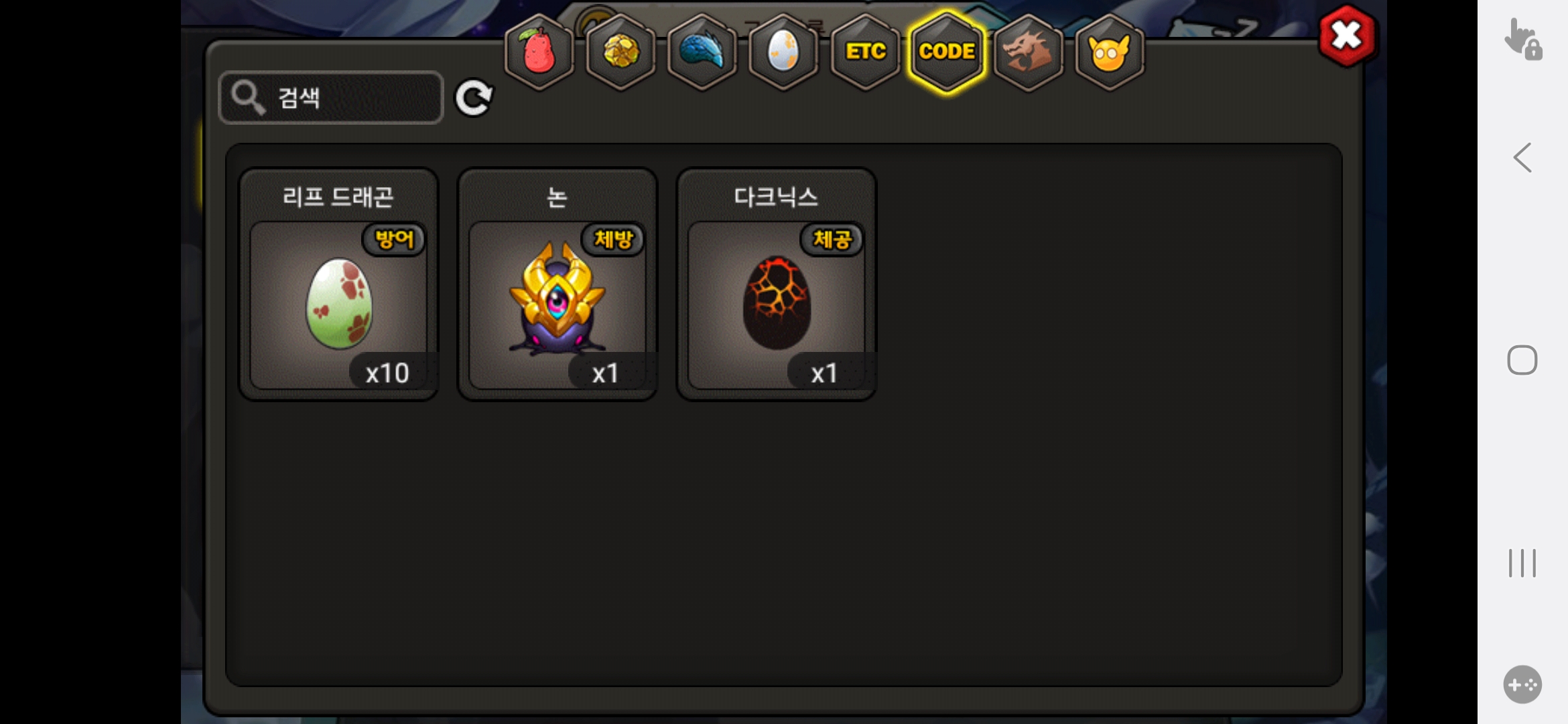This screenshot has width=1568, height=724.
Task: Open the brown dragon head tab
Action: (x=1029, y=52)
